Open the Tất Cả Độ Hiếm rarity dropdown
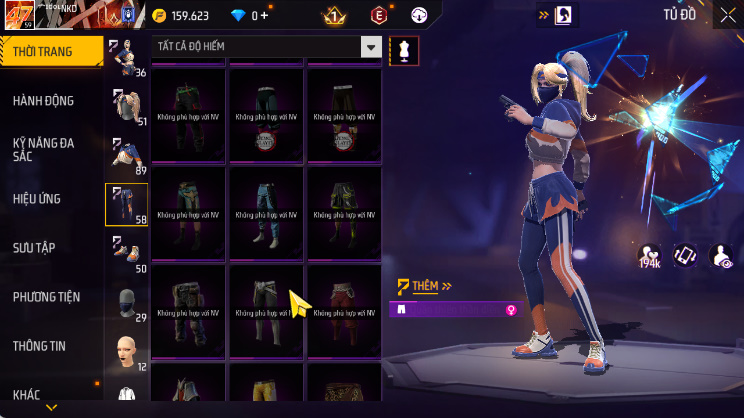 point(268,47)
